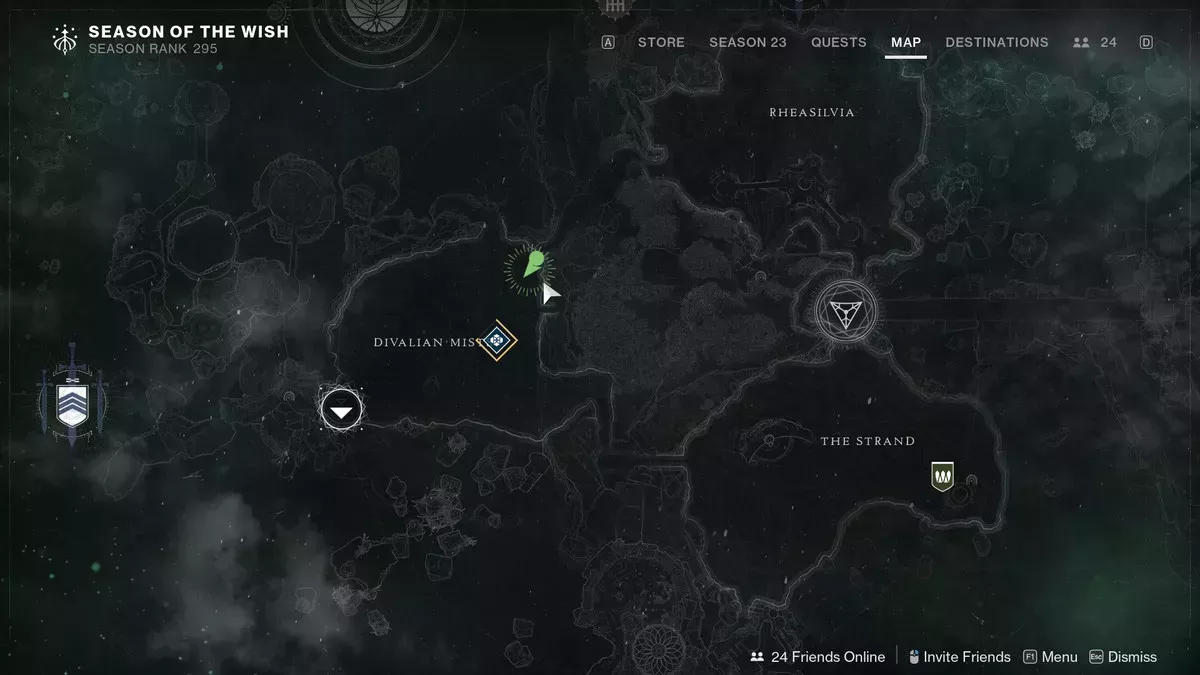Select the circular triangle emblem activity node
The image size is (1200, 675).
(845, 310)
